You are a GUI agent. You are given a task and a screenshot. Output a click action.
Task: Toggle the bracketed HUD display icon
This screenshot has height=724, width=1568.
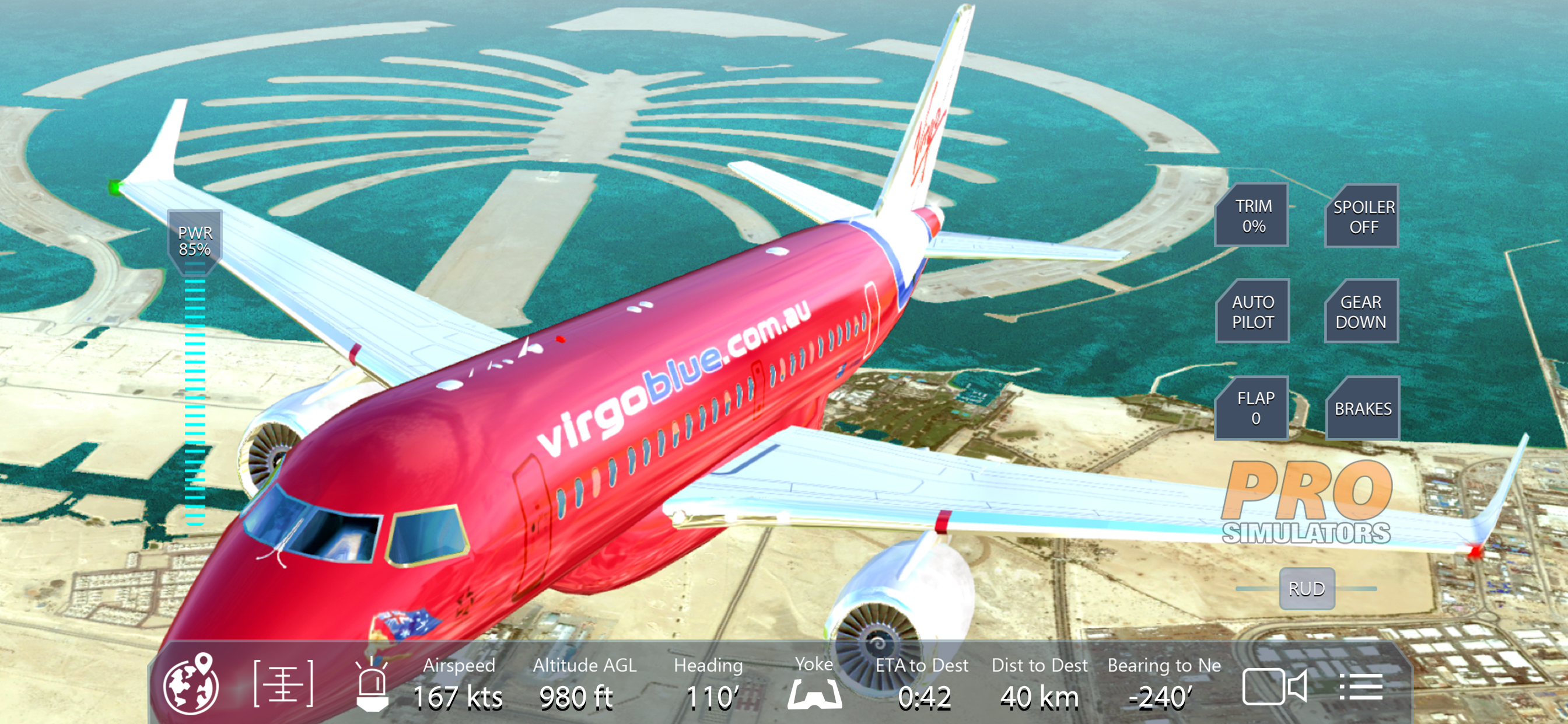click(283, 684)
